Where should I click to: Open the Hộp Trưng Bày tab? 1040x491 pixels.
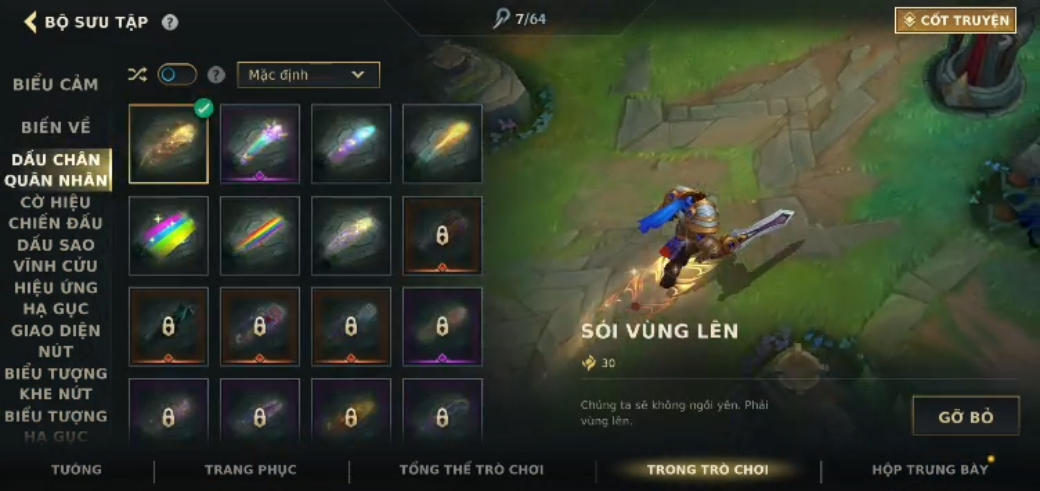[930, 469]
